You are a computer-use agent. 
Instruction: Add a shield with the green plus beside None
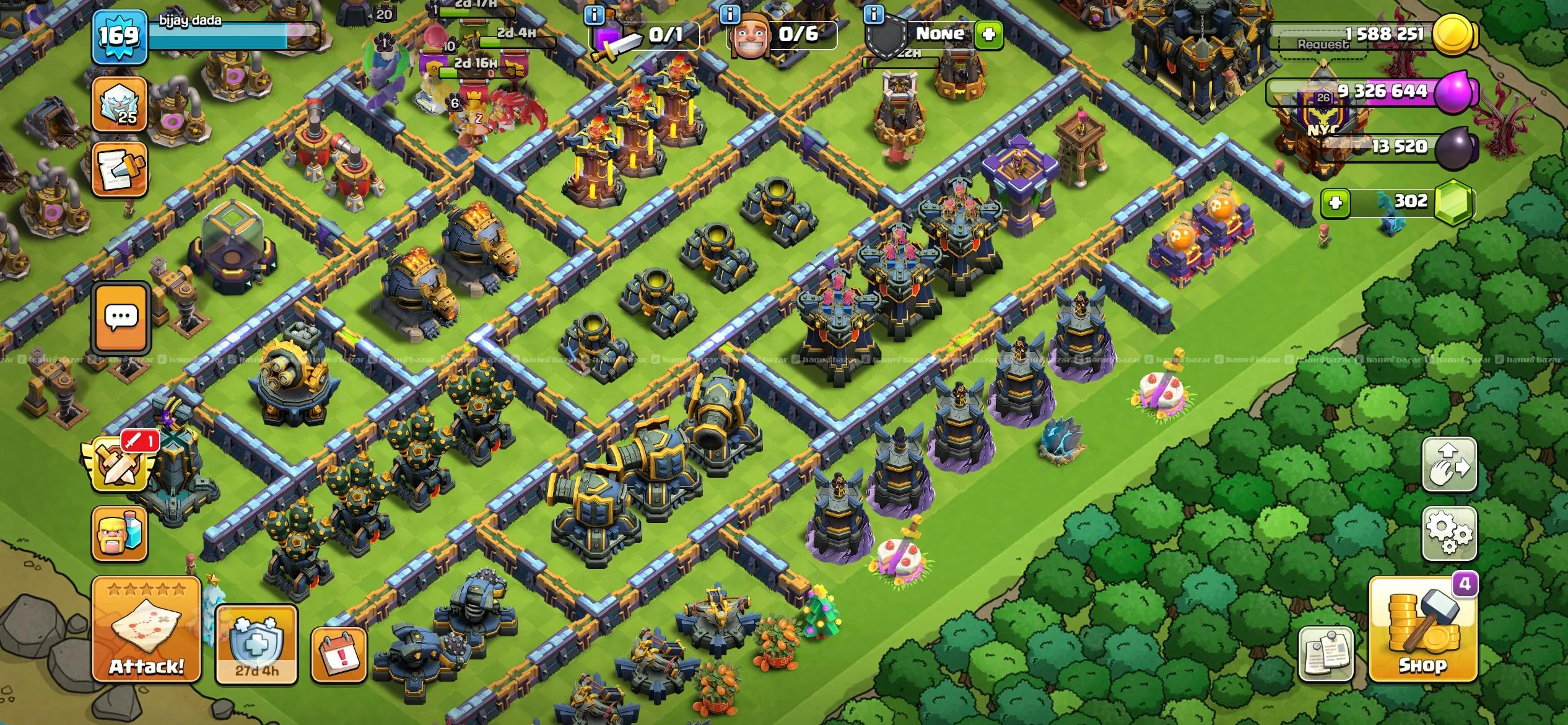tap(988, 34)
